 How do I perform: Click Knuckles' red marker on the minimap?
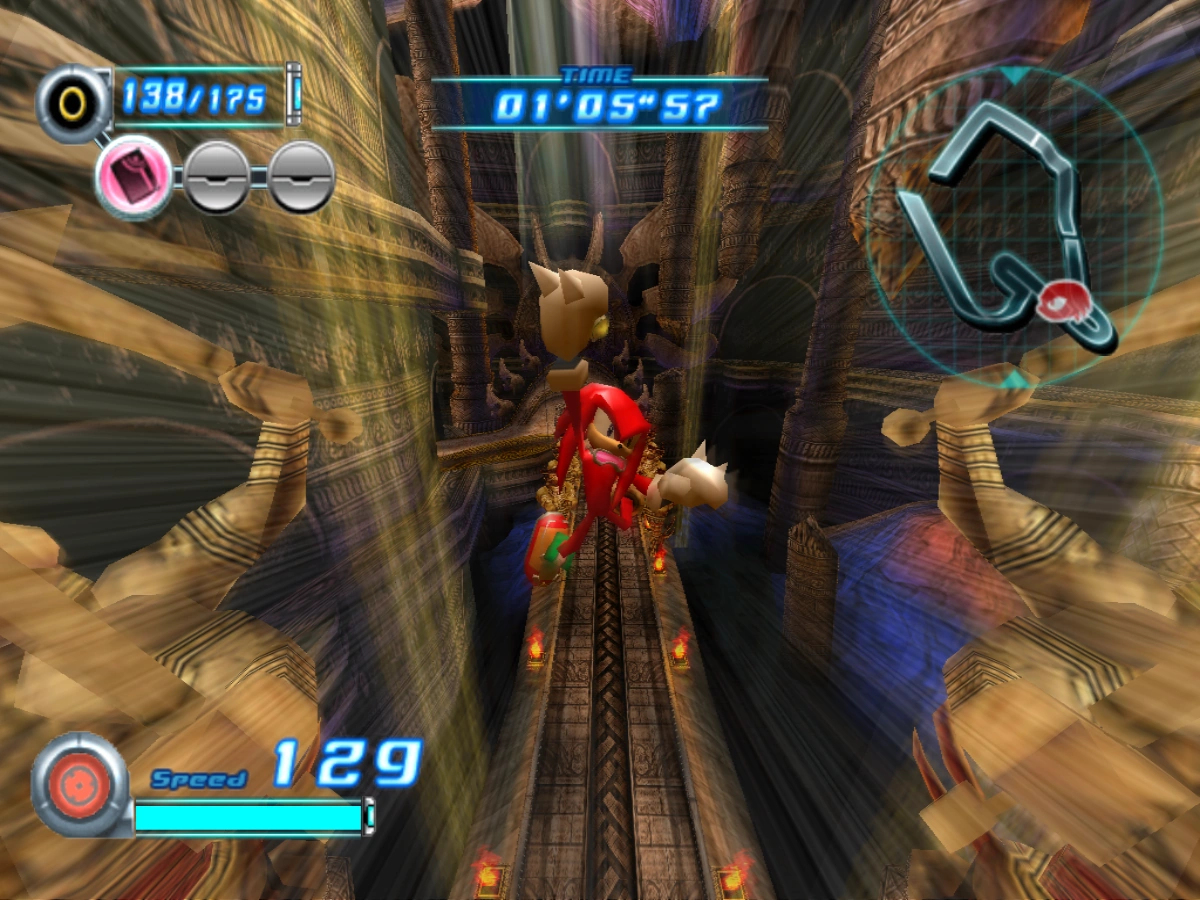[x=1060, y=301]
